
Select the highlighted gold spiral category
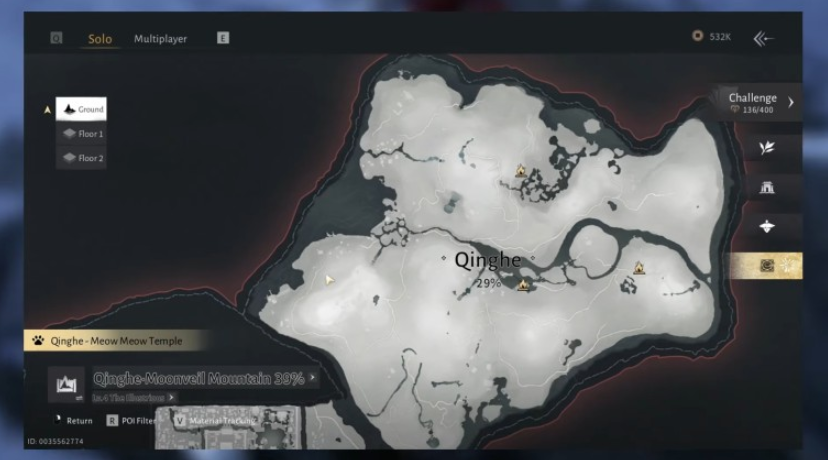[767, 266]
